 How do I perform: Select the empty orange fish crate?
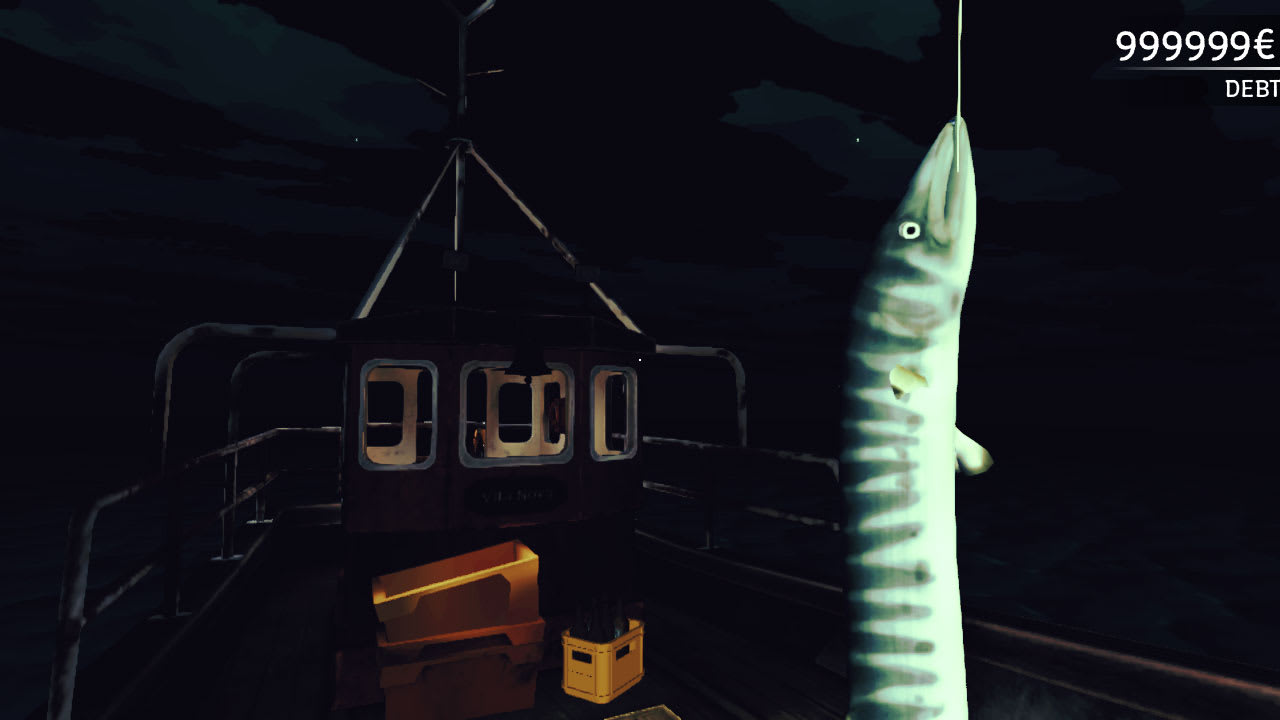tap(455, 590)
